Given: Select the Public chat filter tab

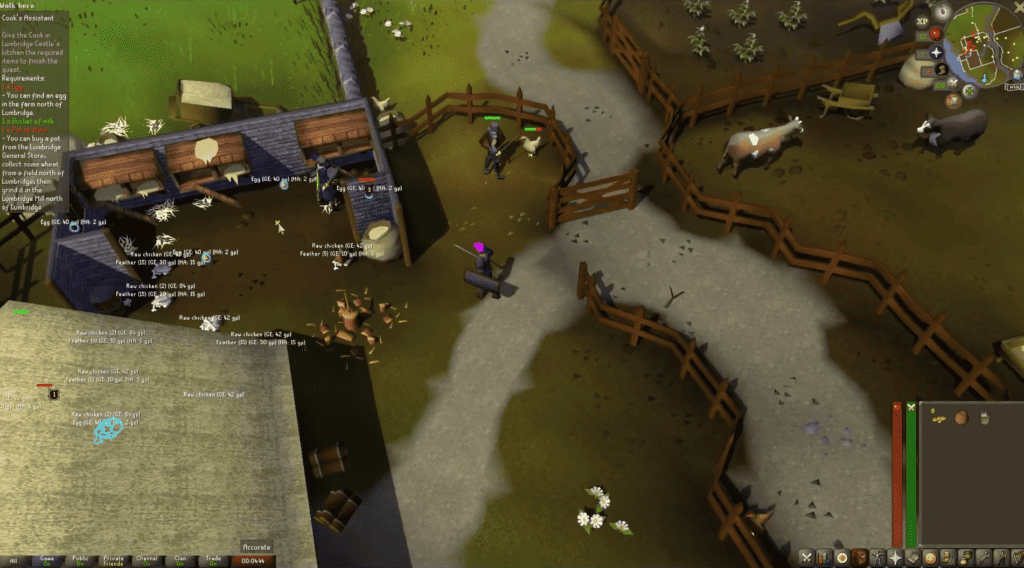Looking at the screenshot, I should [x=79, y=561].
